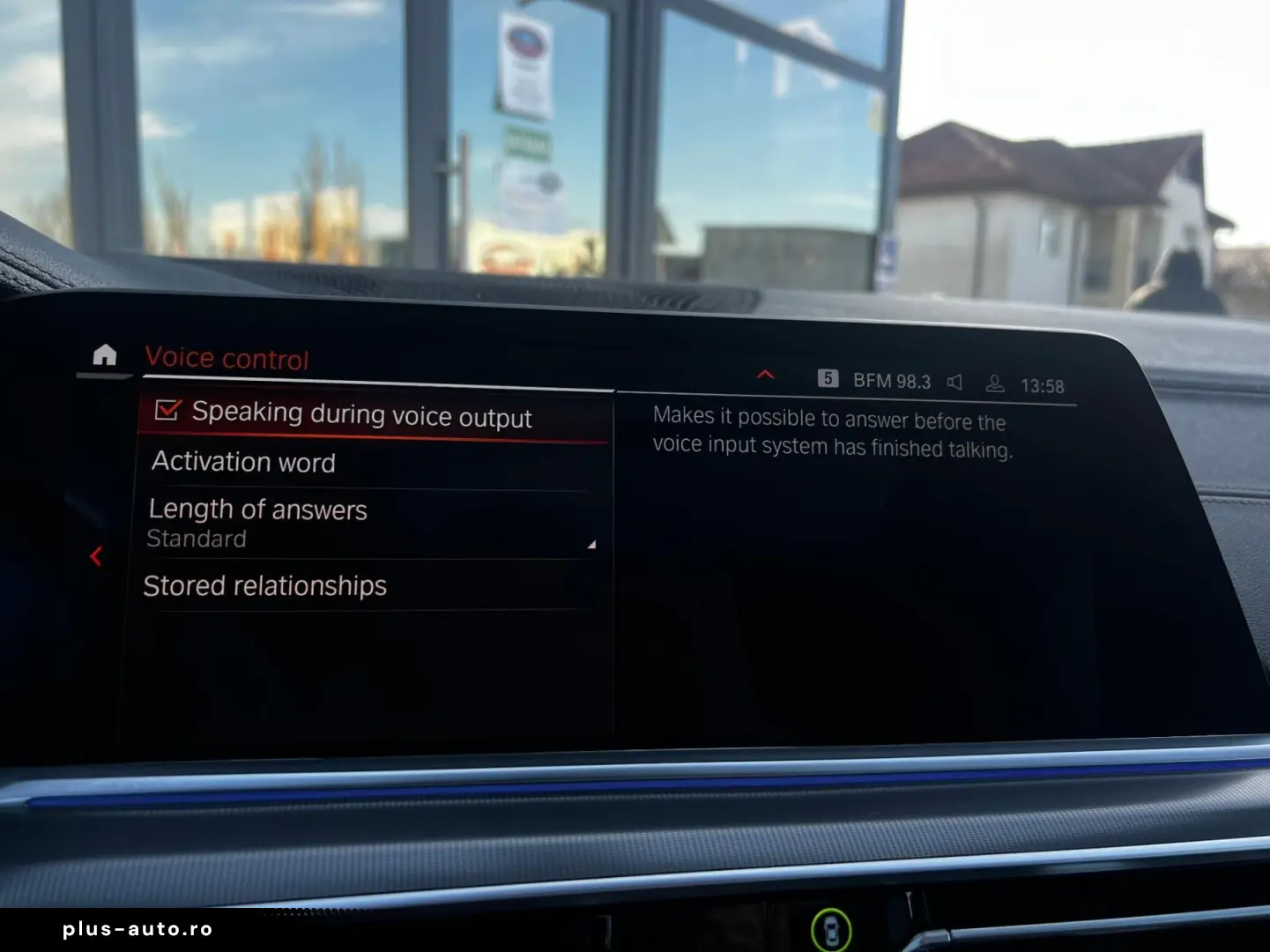Toggle the Speaking during voice output checkbox

tap(167, 410)
